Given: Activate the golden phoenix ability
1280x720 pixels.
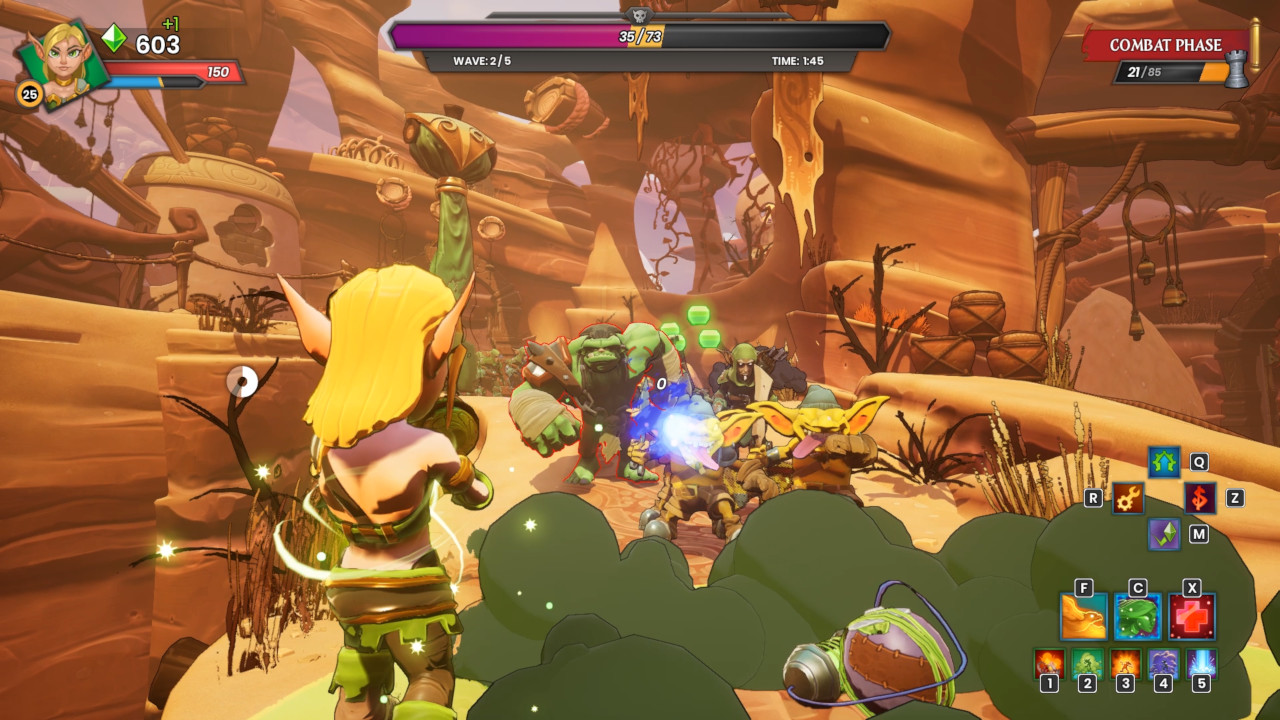Looking at the screenshot, I should pyautogui.click(x=1084, y=616).
